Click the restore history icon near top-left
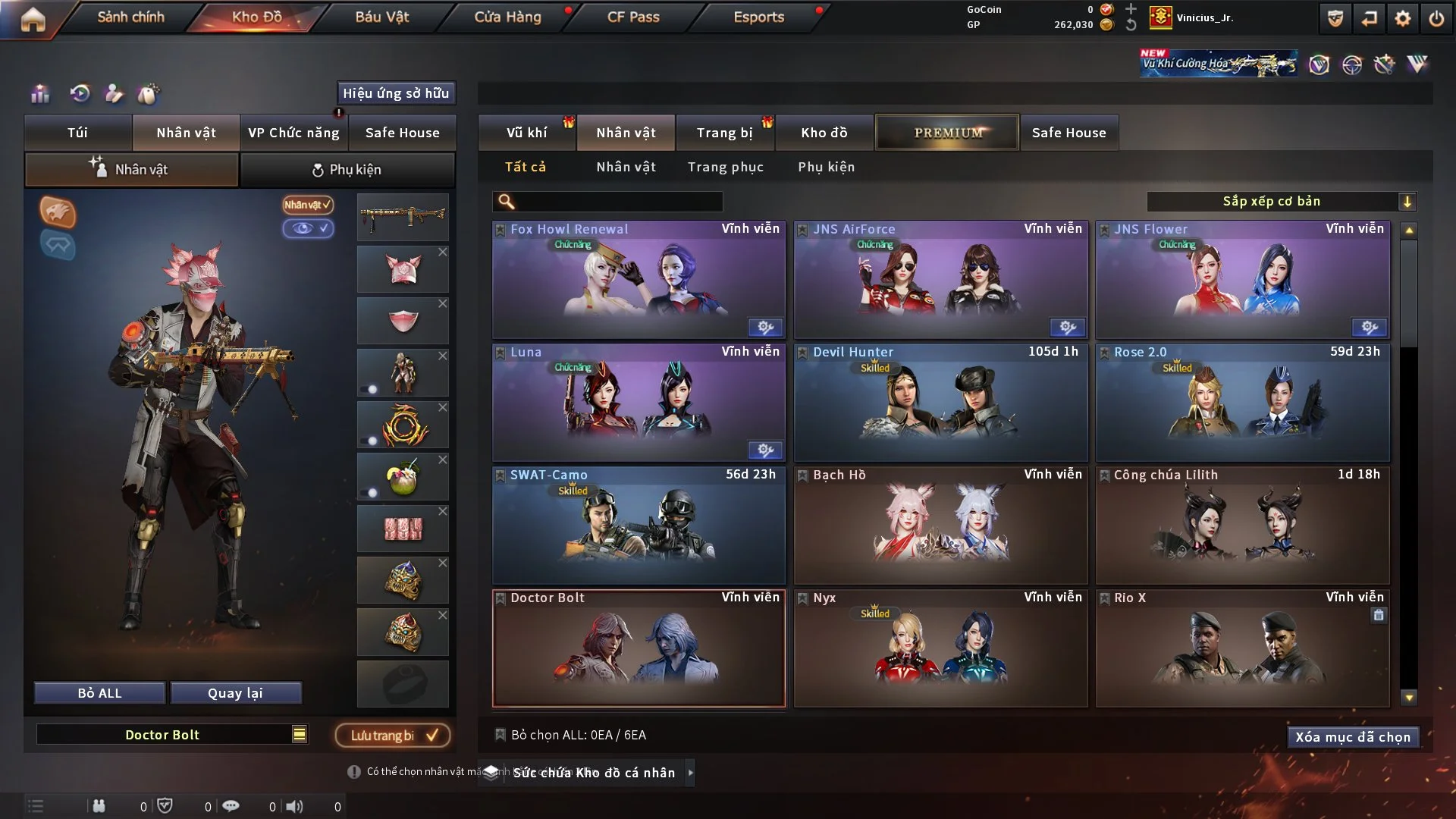Screen dimensions: 1456x819 pos(80,94)
